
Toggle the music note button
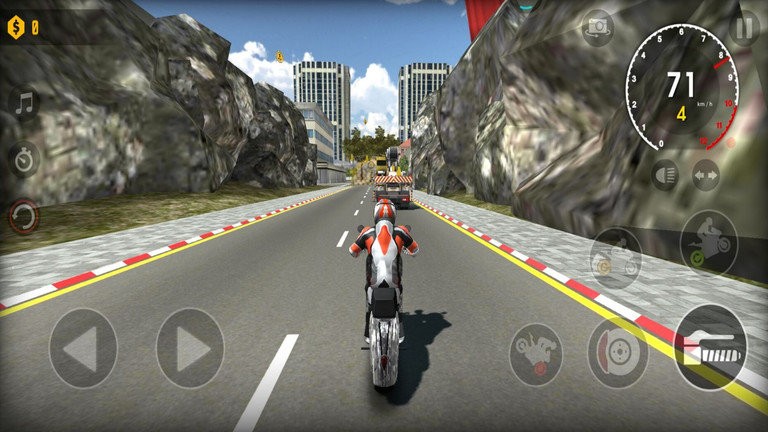[x=24, y=103]
